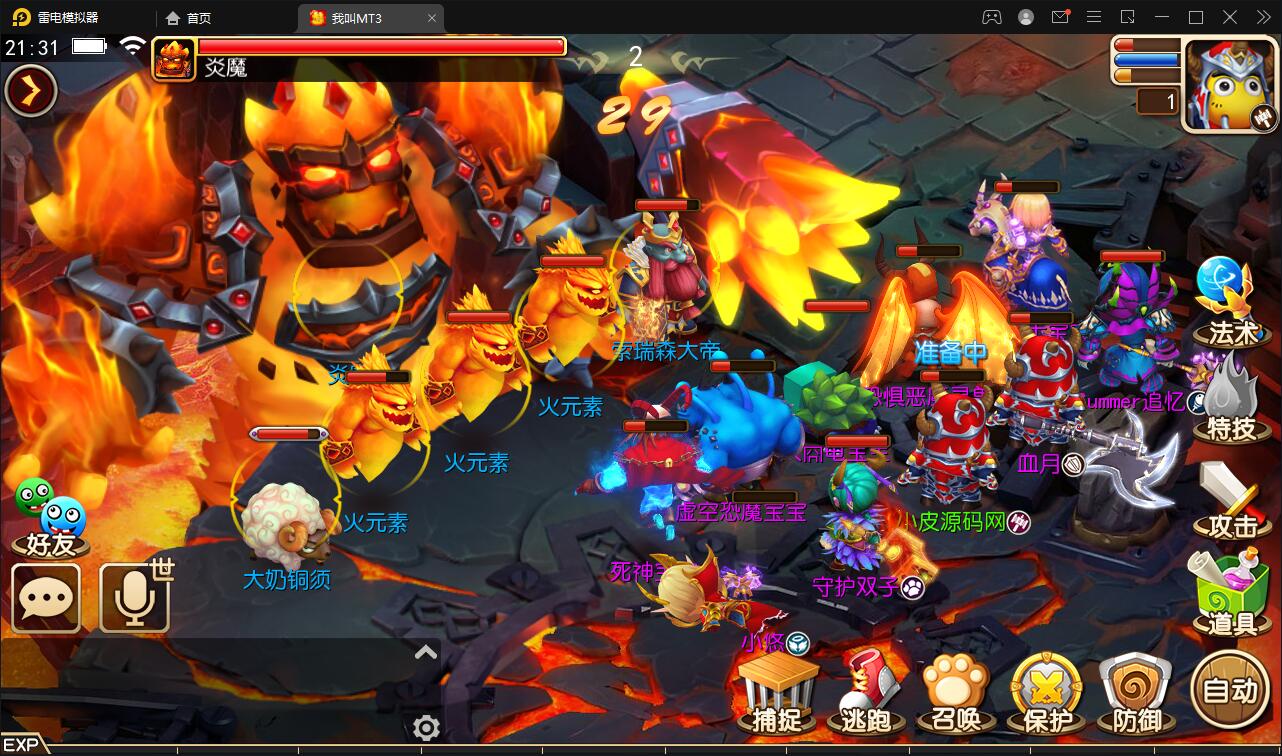Open the 法术 spell menu
1282x756 pixels.
[1226, 300]
